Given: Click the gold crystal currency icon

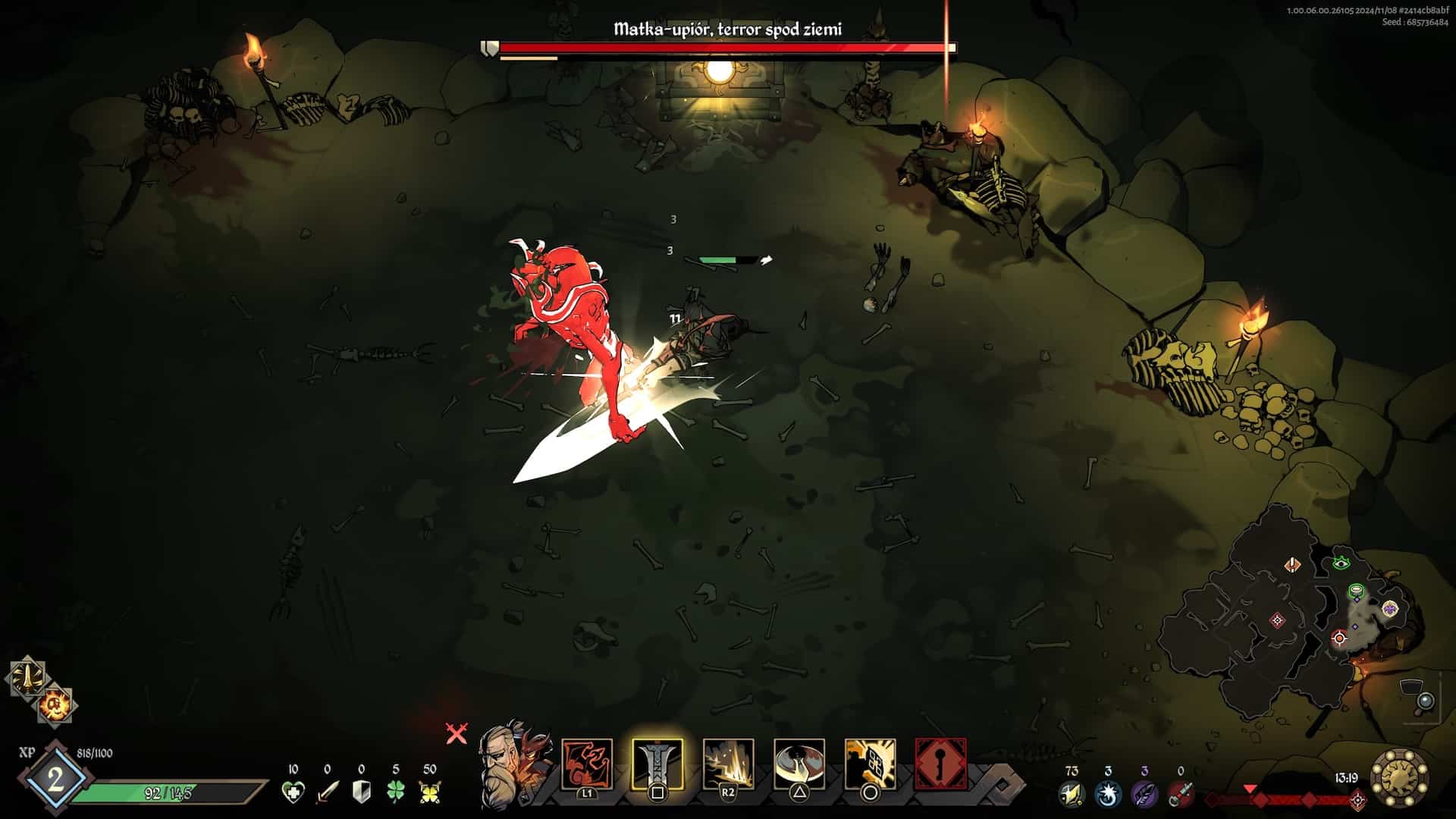Looking at the screenshot, I should [1071, 794].
